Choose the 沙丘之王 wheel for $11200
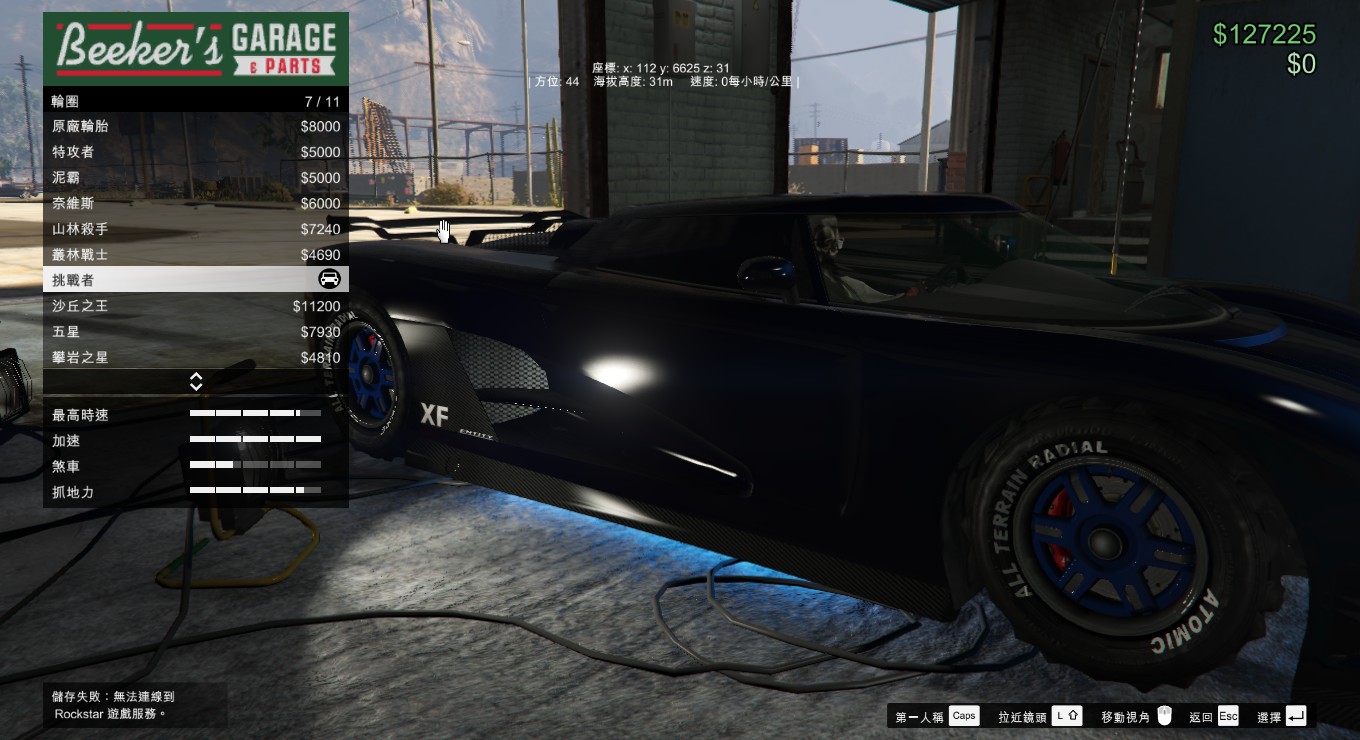Image resolution: width=1360 pixels, height=740 pixels. (195, 306)
